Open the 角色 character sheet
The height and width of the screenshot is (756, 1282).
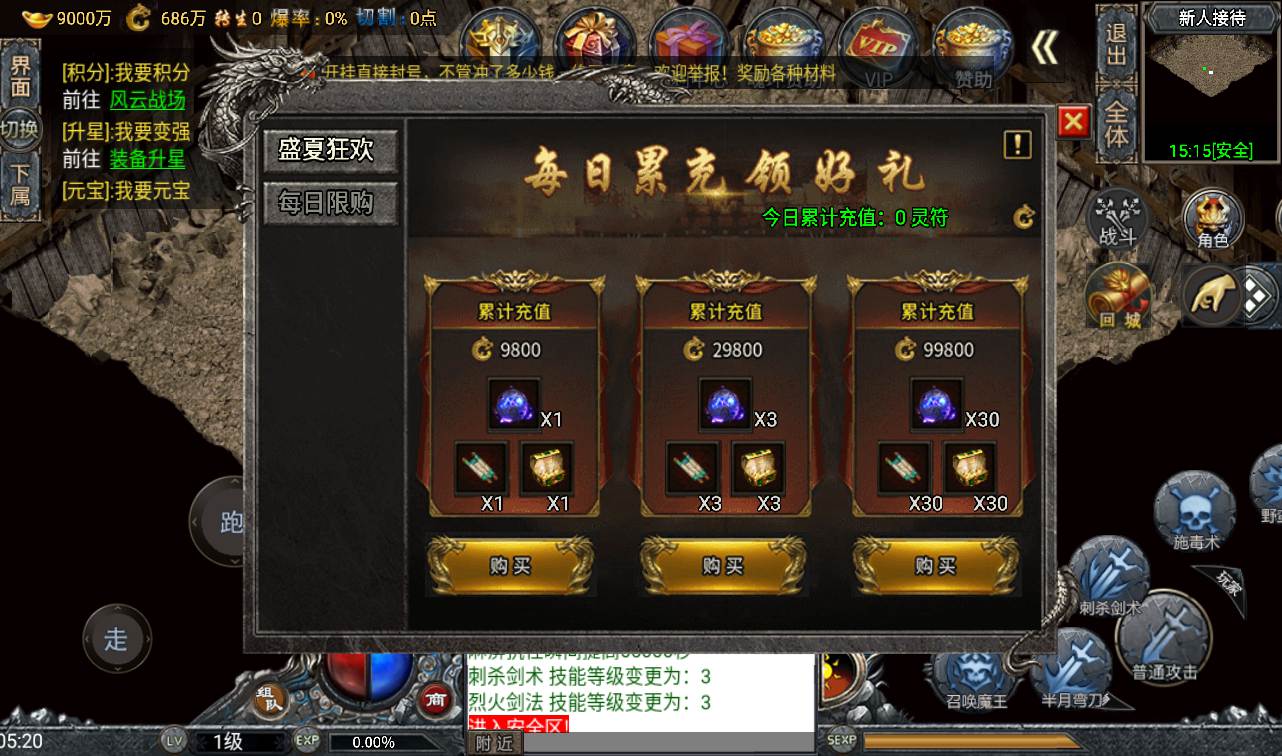pyautogui.click(x=1213, y=219)
